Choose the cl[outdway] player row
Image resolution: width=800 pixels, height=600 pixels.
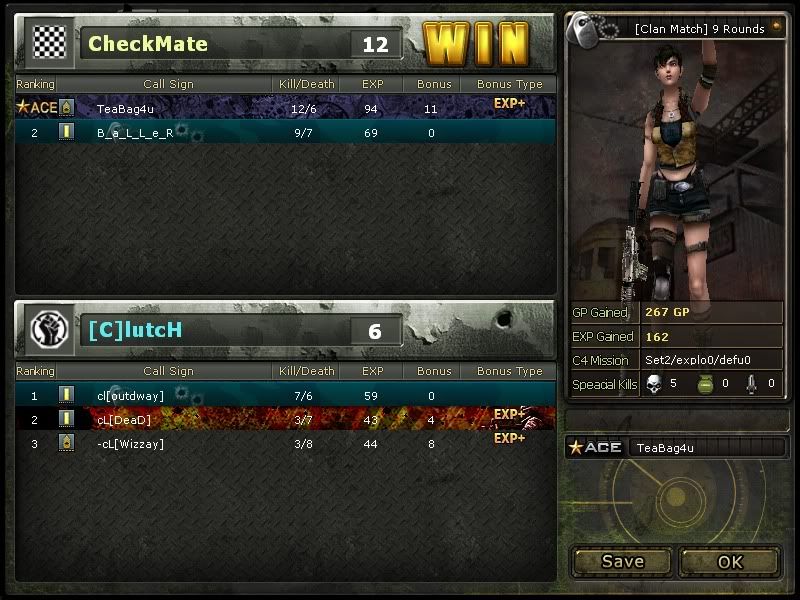point(285,395)
